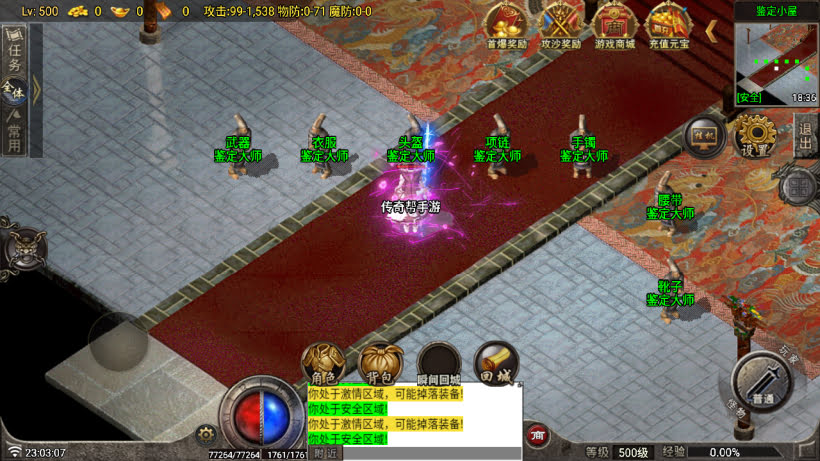820x461 pixels.
Task: Open the 背包 backpack
Action: (x=381, y=364)
